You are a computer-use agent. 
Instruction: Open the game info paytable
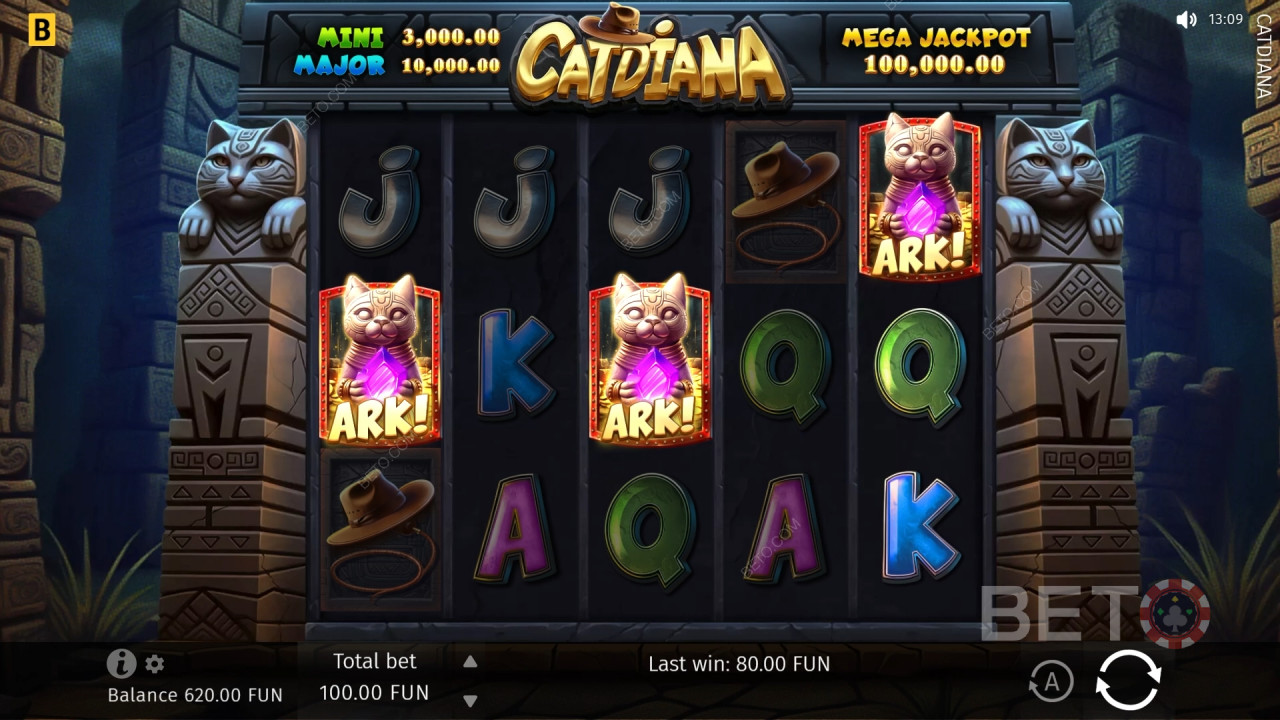click(x=121, y=663)
